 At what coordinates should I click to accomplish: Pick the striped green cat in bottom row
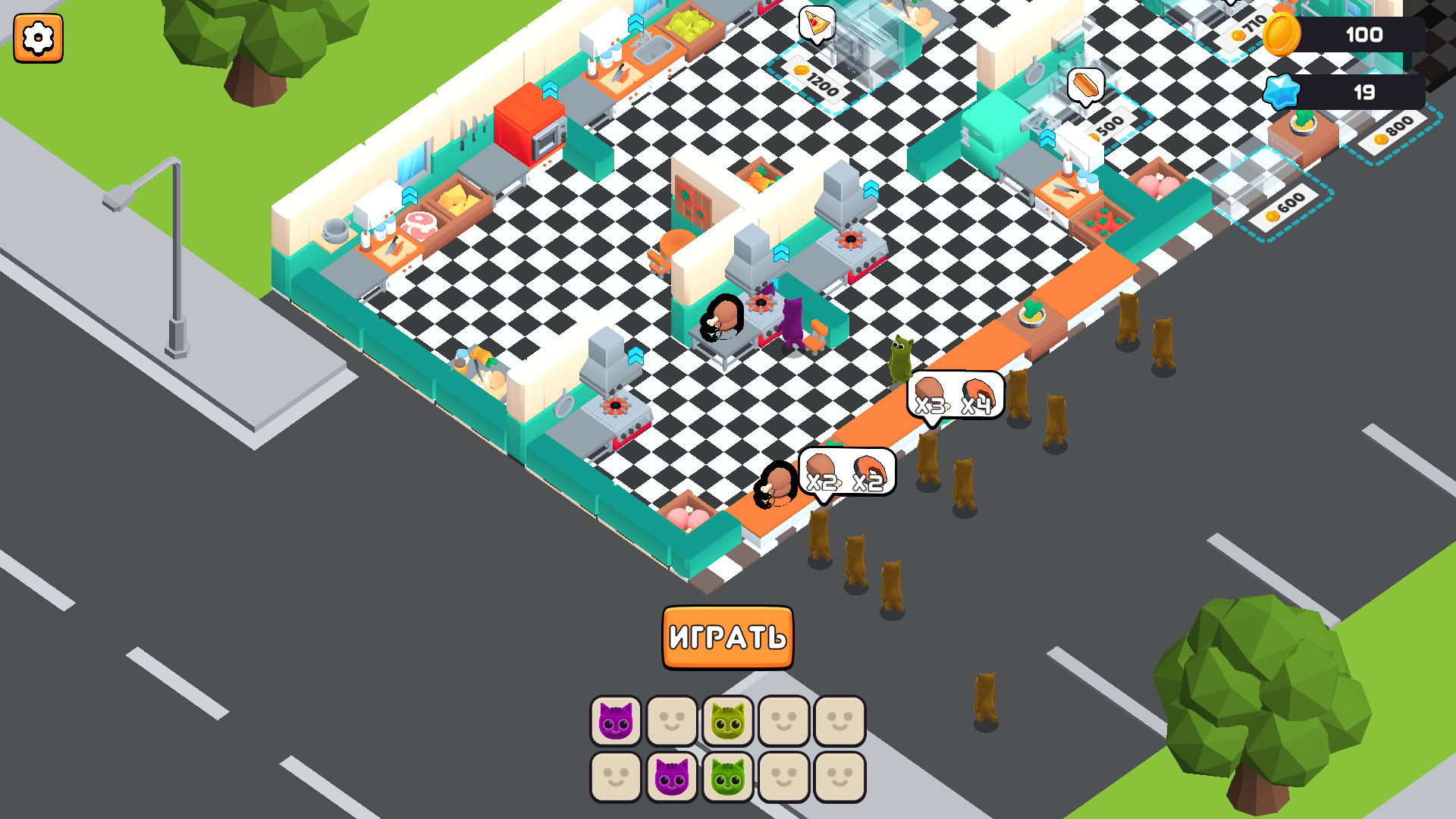(726, 777)
